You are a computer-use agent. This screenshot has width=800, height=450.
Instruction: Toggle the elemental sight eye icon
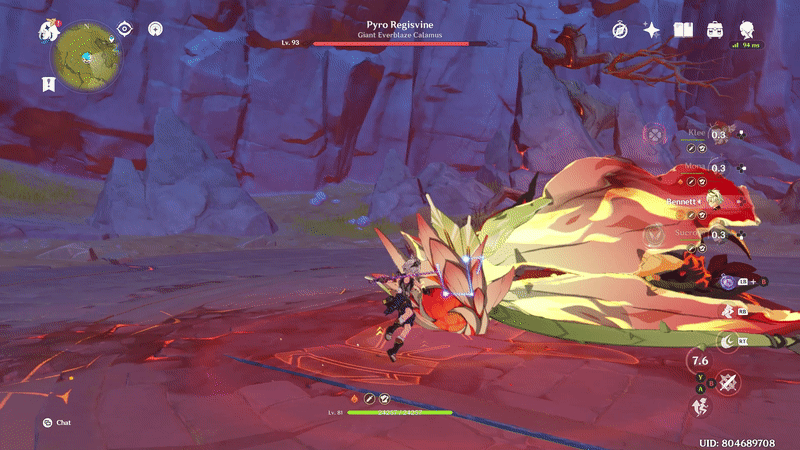(124, 29)
